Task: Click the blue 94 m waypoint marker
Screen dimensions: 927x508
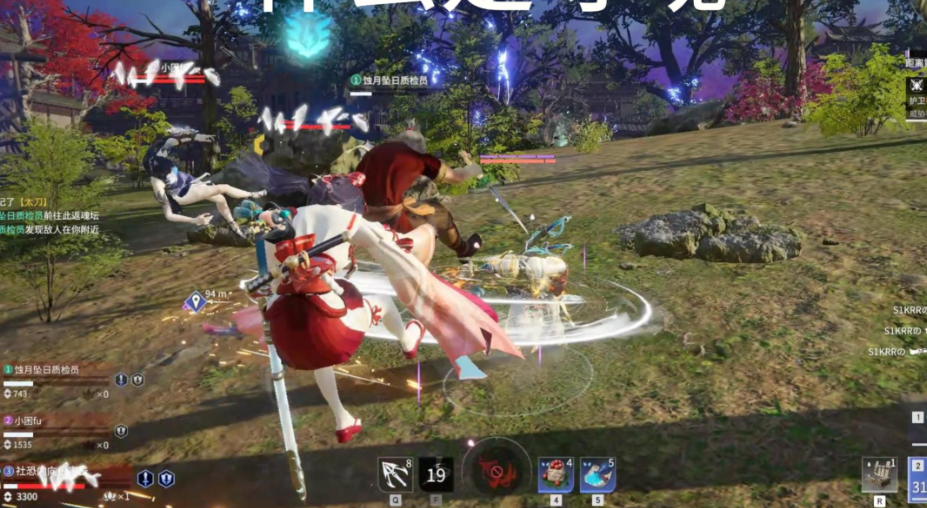Action: [194, 300]
